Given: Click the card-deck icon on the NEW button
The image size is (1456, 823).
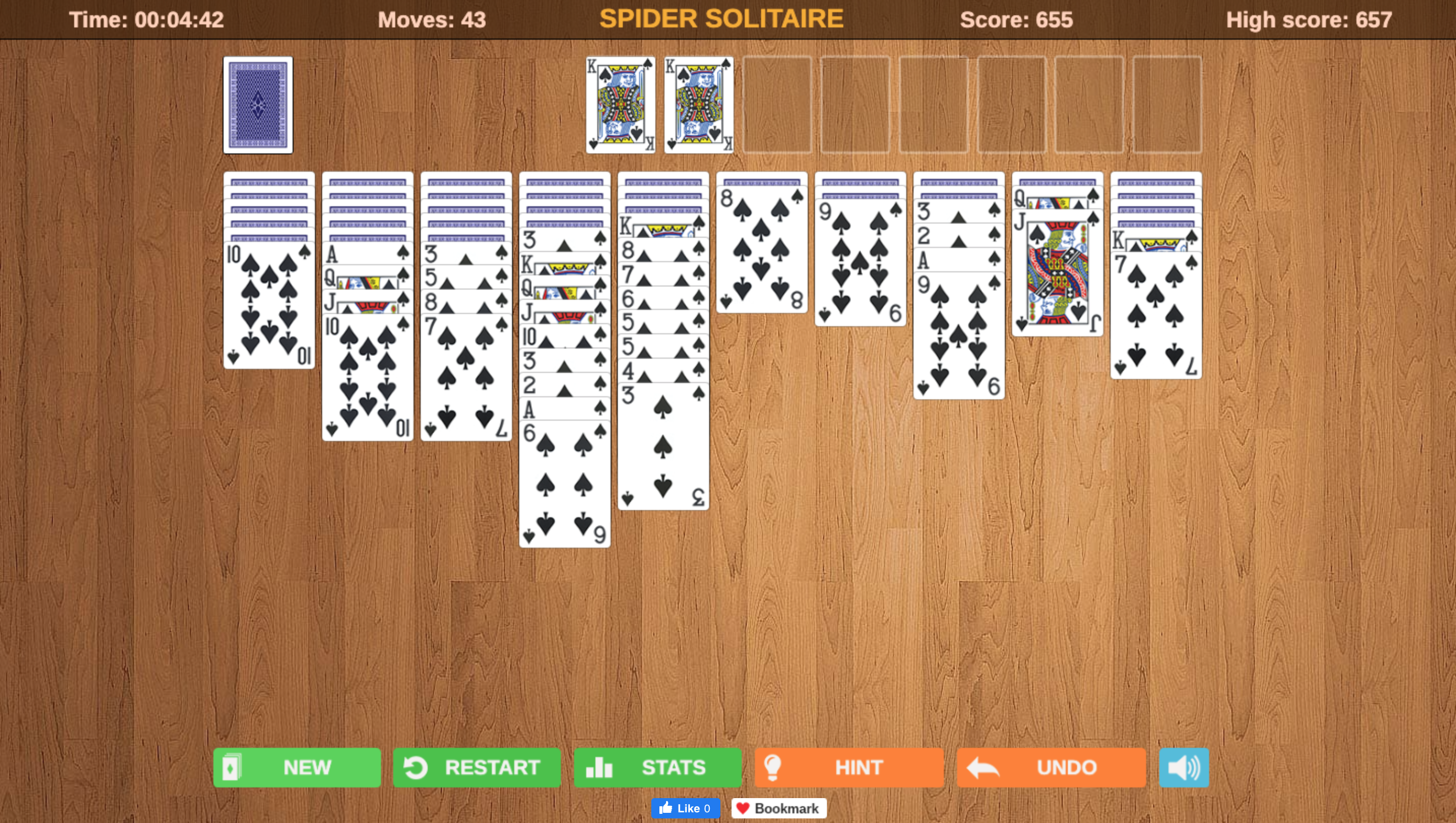Looking at the screenshot, I should (233, 768).
